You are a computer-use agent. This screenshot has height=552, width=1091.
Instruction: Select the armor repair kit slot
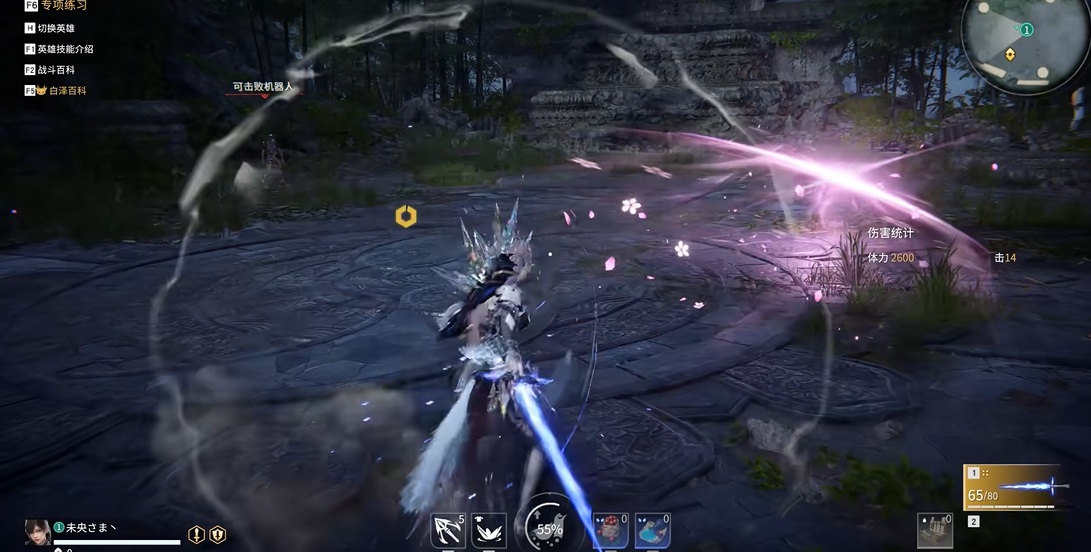coord(935,530)
